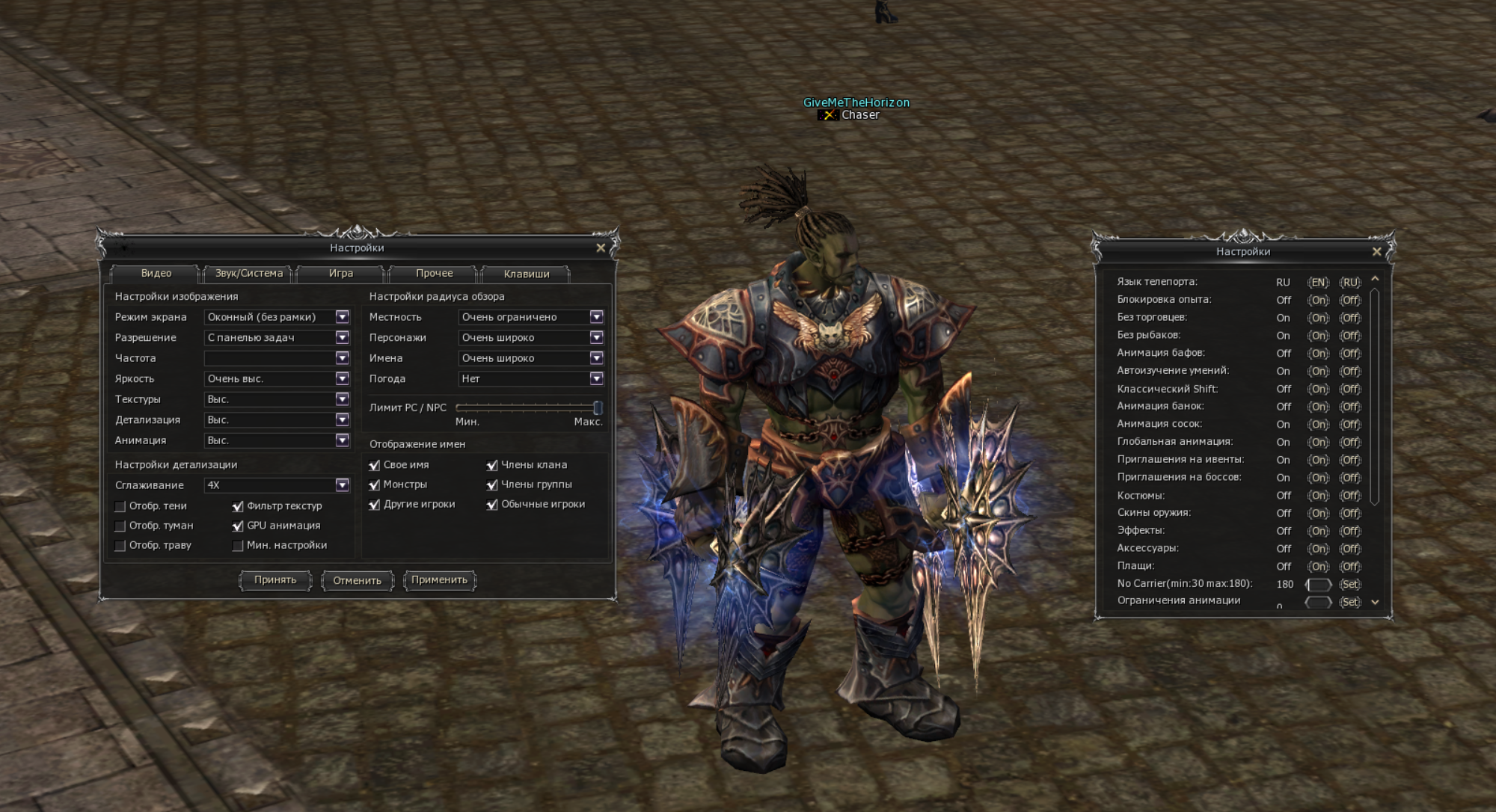Open the Игра settings tab
This screenshot has height=812, width=1496.
pyautogui.click(x=341, y=274)
